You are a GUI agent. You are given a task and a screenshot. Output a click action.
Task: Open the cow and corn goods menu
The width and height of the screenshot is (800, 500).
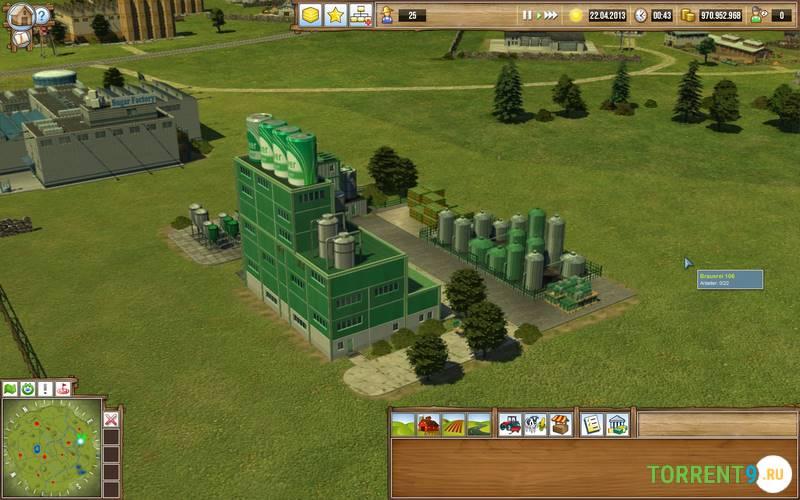pos(535,424)
